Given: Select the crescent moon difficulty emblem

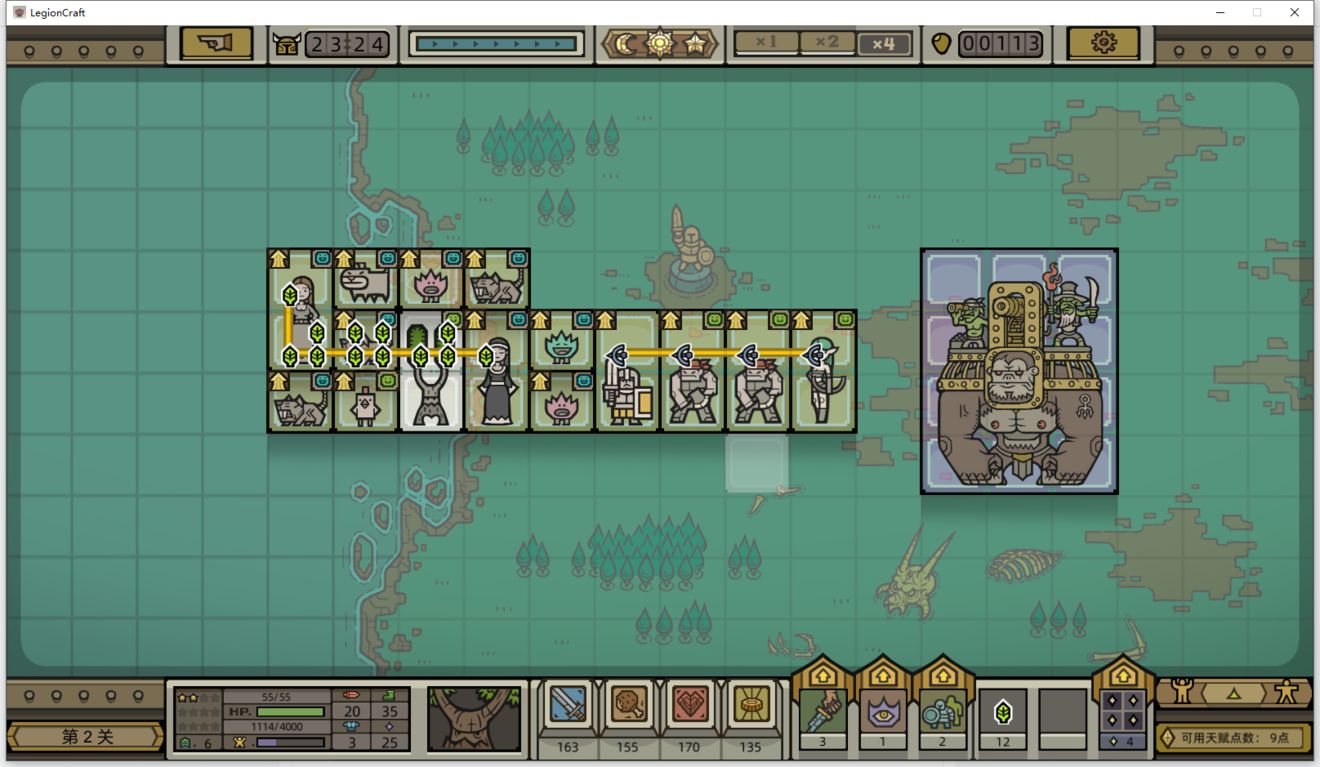Looking at the screenshot, I should point(626,44).
